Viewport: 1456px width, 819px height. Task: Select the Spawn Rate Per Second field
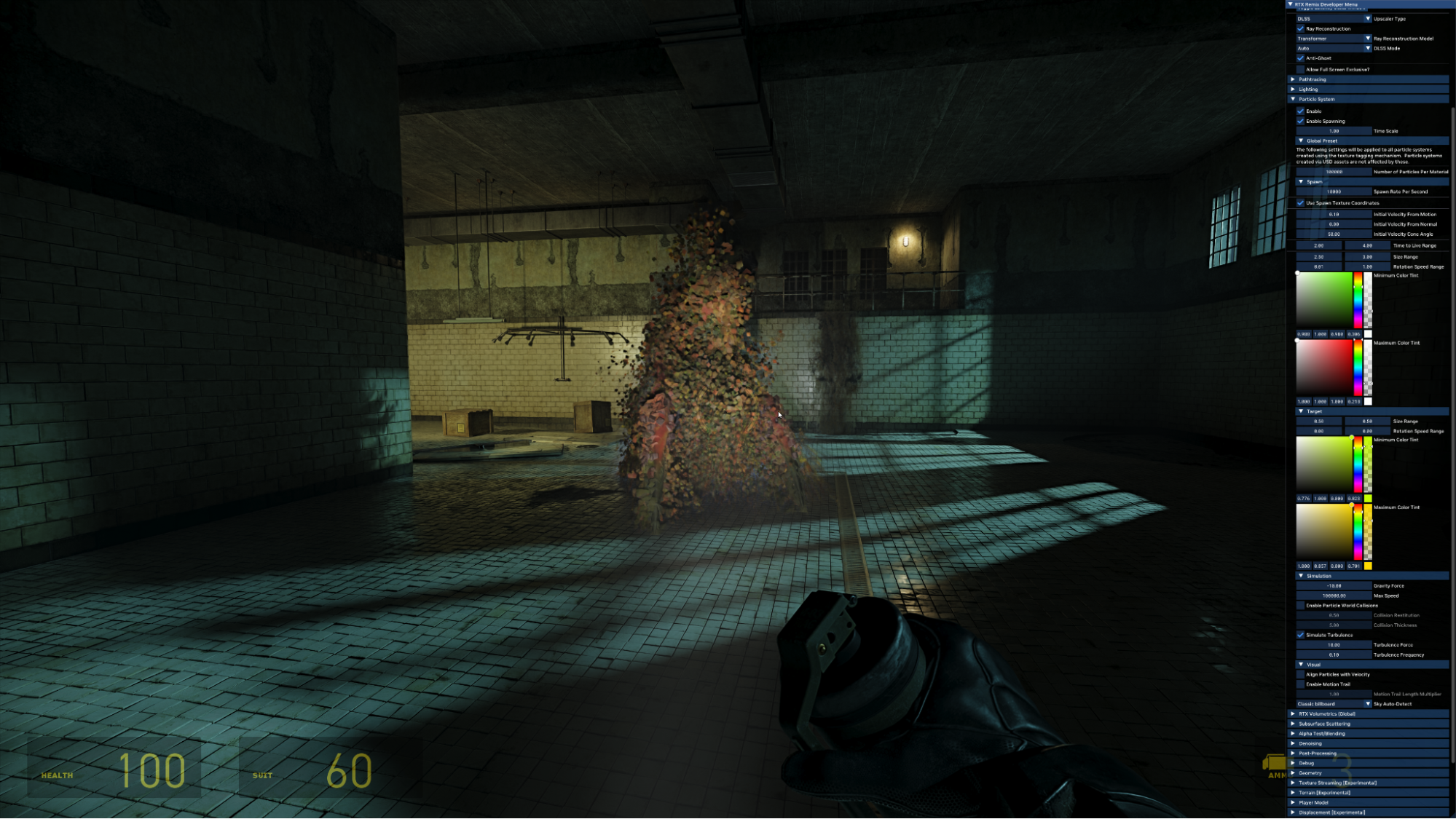[1334, 191]
